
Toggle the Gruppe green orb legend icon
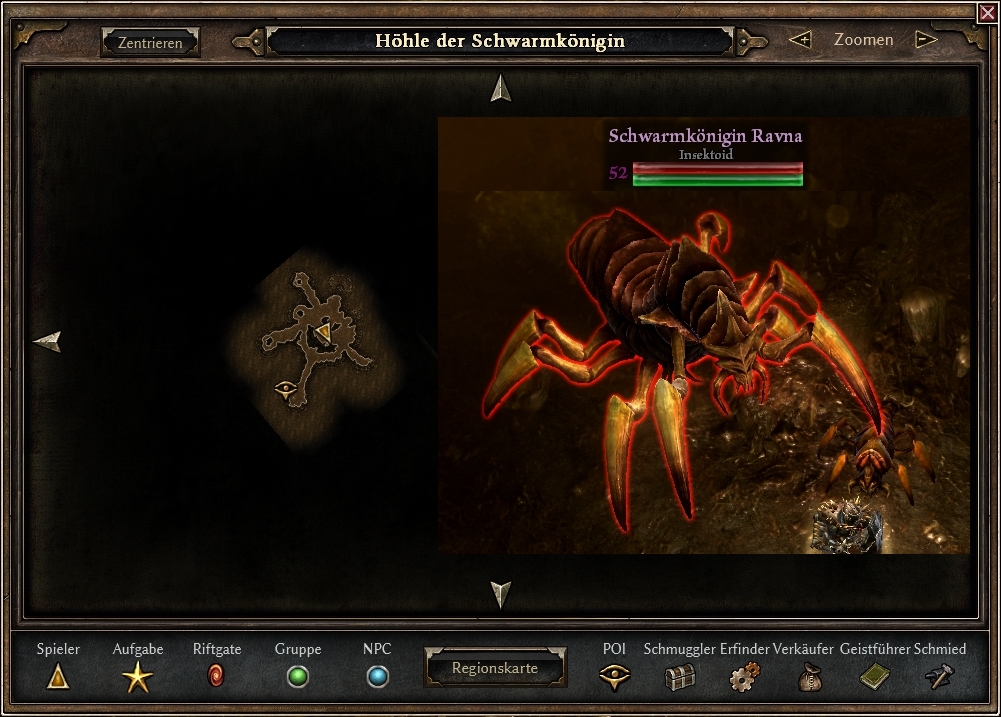[297, 678]
